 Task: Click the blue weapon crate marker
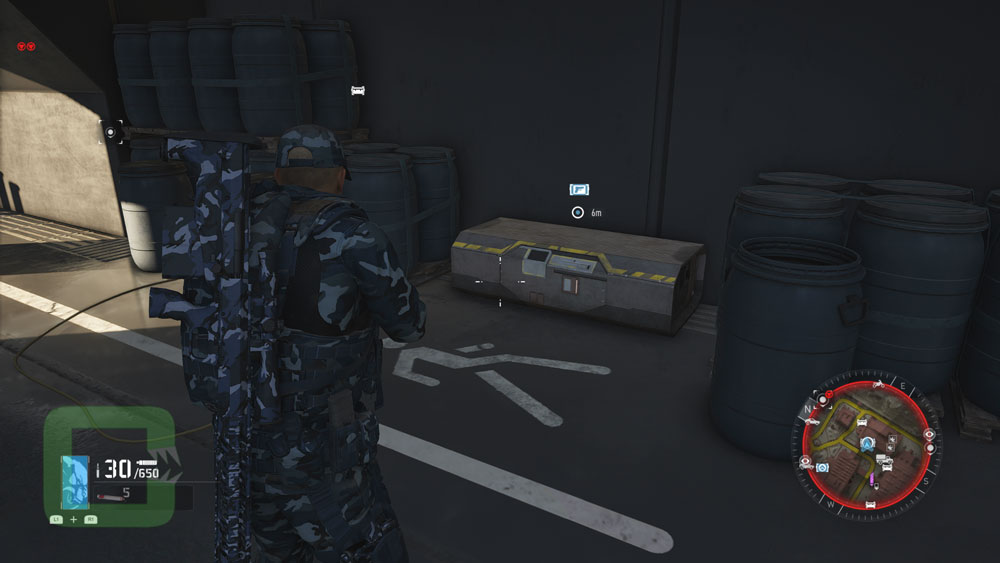[x=579, y=189]
